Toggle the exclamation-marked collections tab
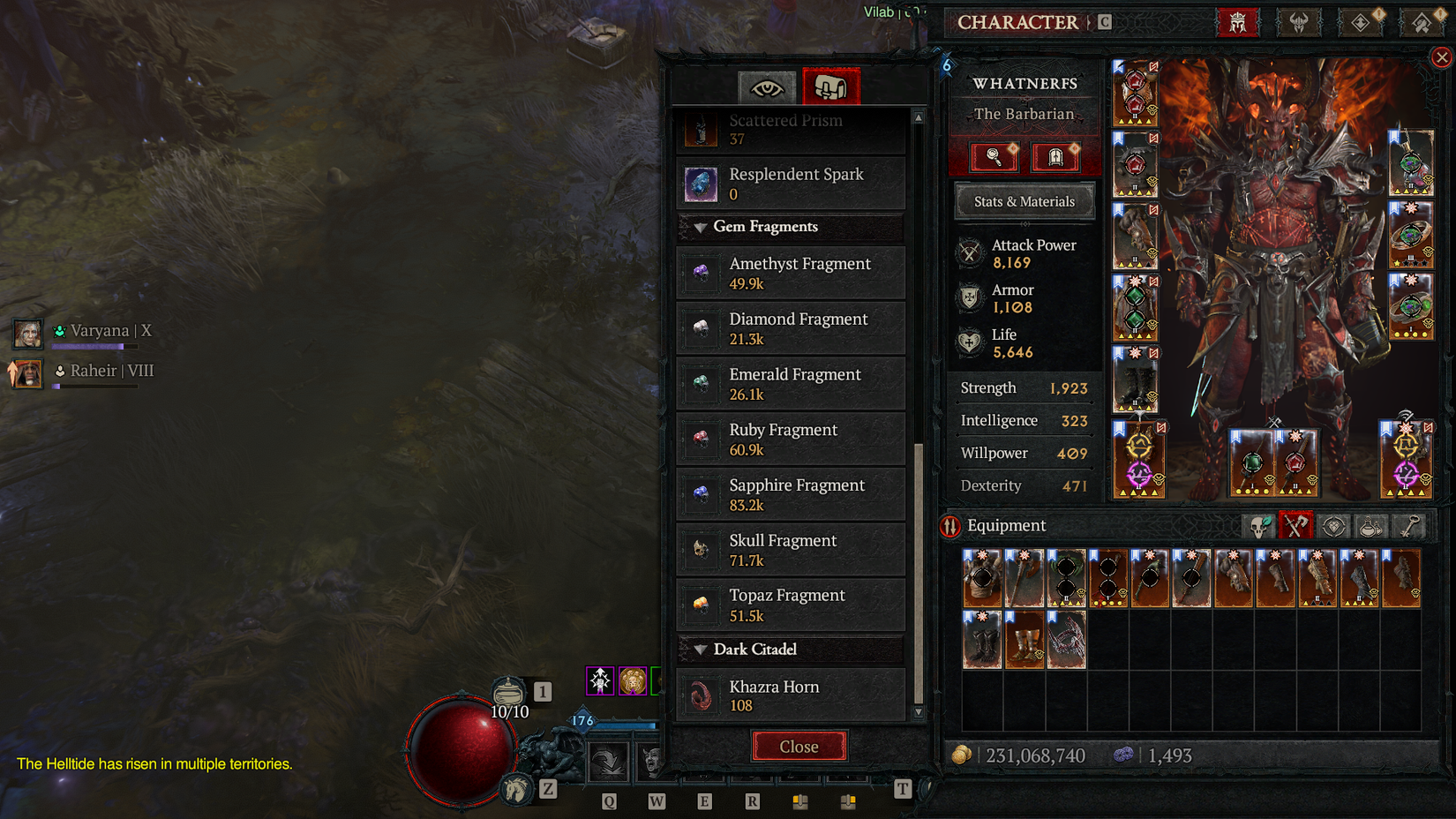This screenshot has height=819, width=1456. [1360, 22]
